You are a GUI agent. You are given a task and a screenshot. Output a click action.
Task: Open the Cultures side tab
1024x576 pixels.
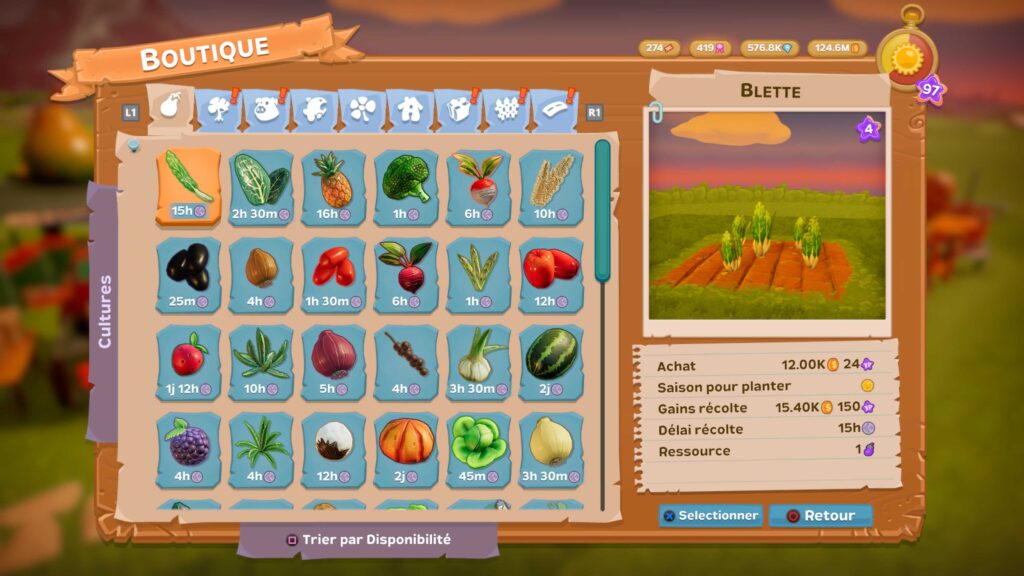tap(104, 312)
